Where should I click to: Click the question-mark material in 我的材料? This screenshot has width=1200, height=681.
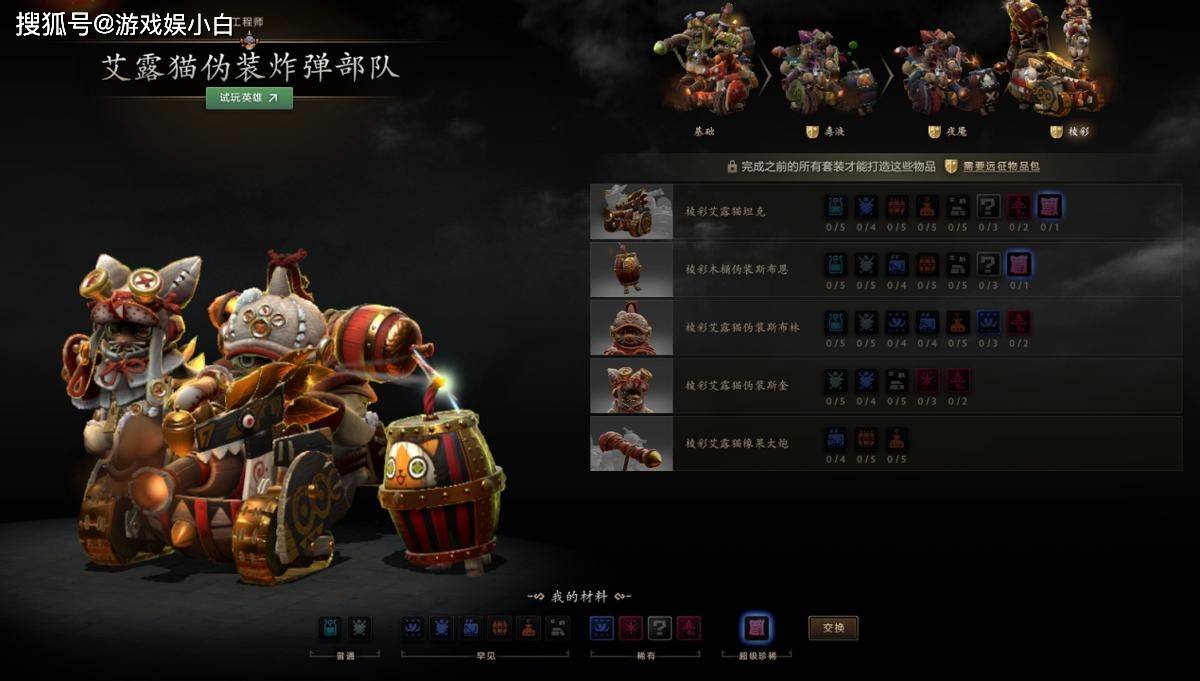pyautogui.click(x=659, y=628)
